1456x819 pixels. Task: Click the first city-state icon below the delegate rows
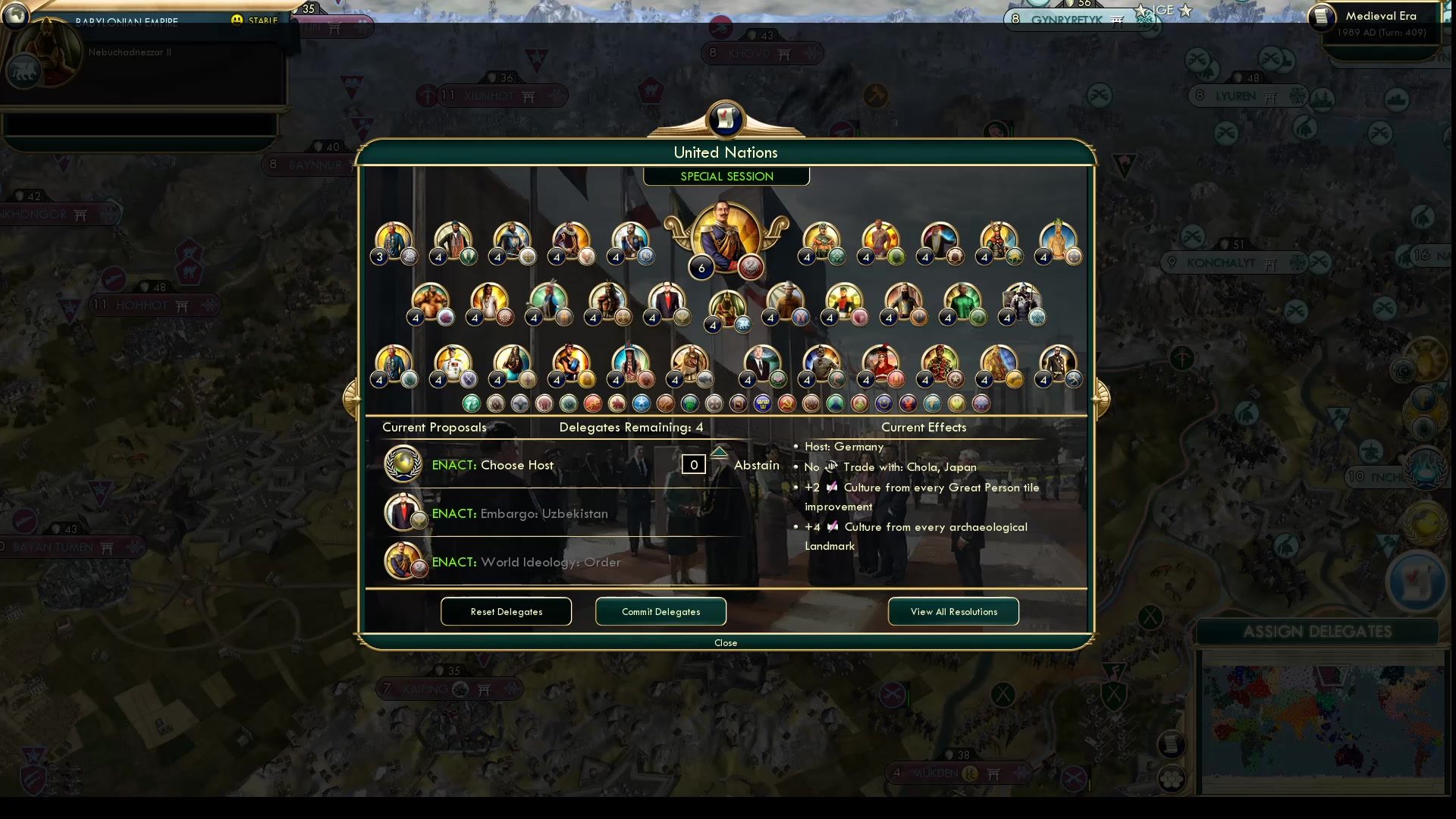[470, 403]
